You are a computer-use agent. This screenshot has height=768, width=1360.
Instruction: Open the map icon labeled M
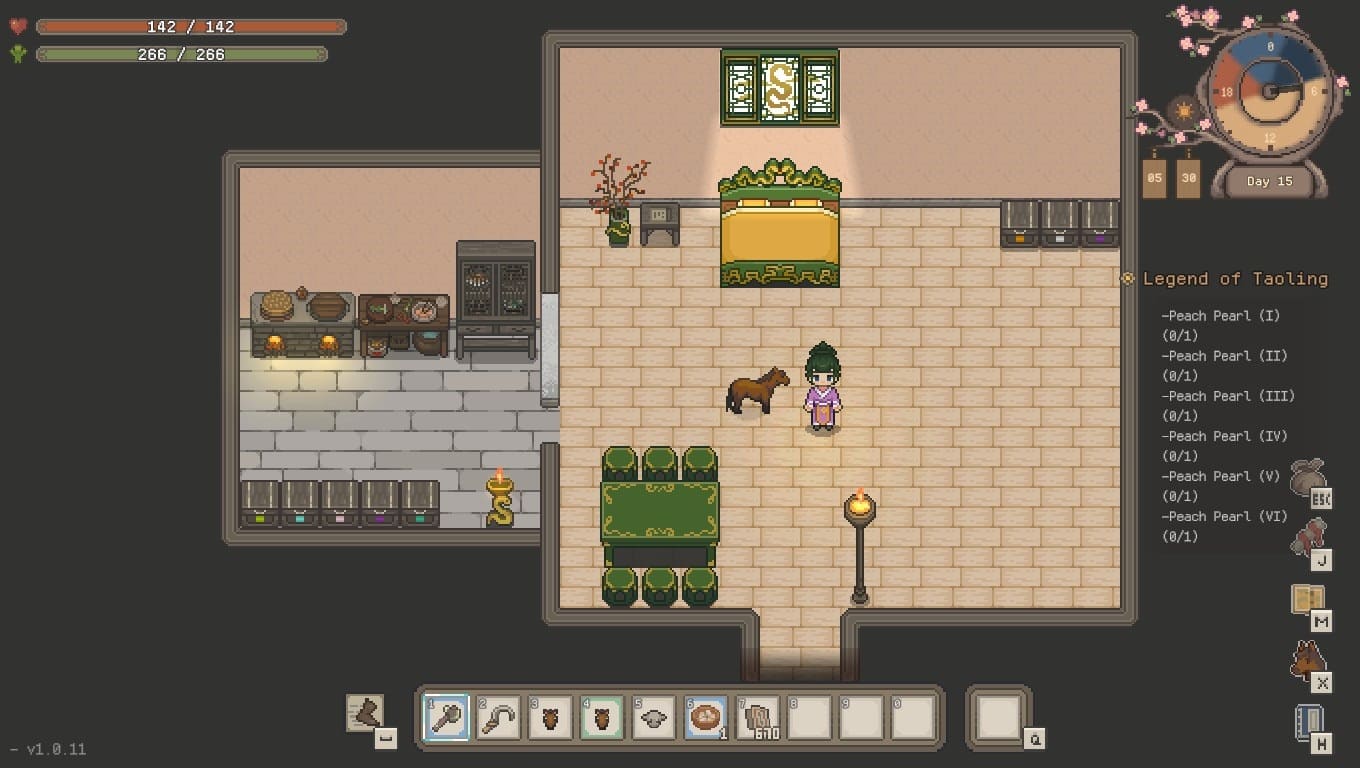(1307, 599)
